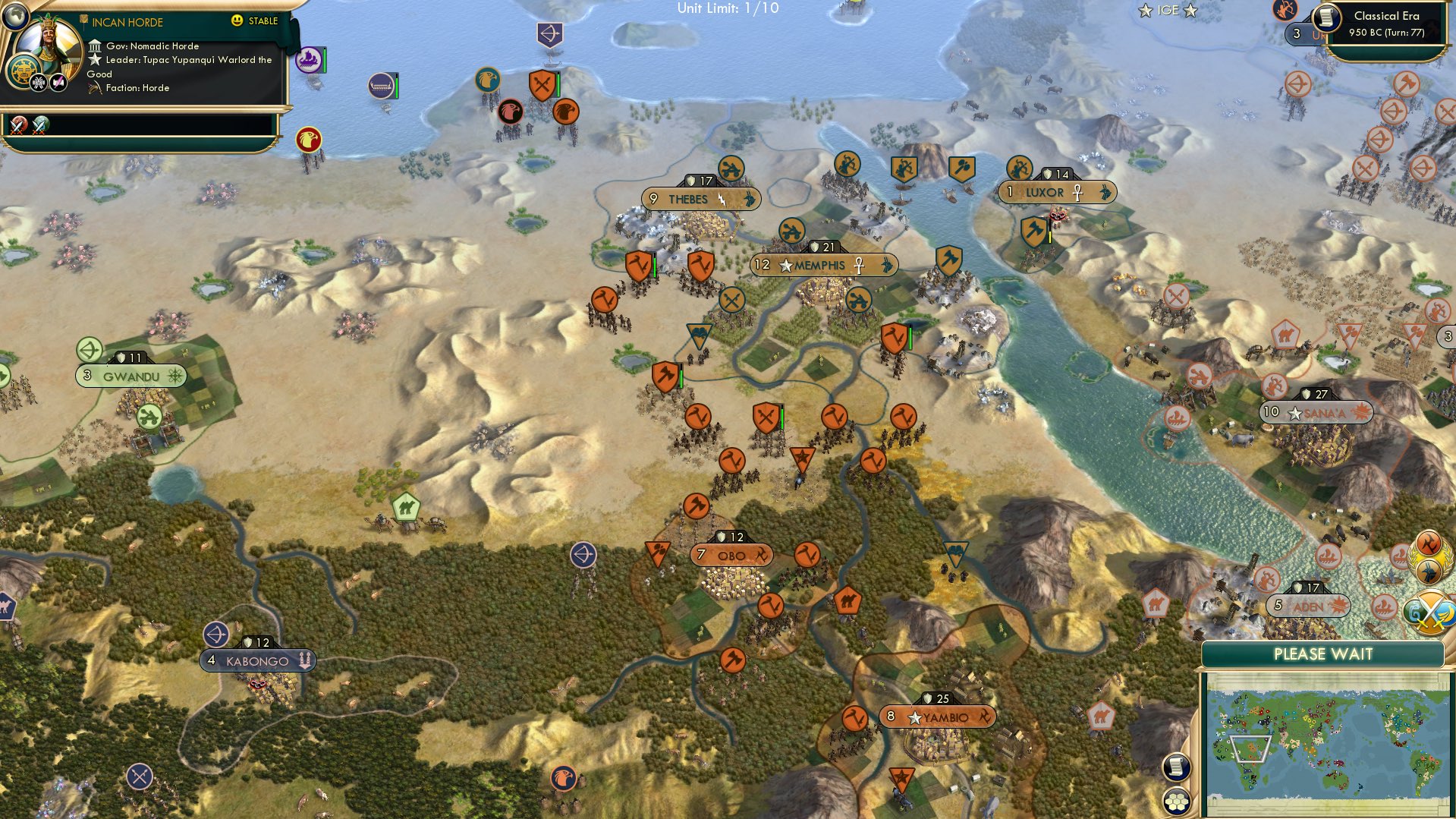This screenshot has height=819, width=1456.
Task: Click the crossed golden swords notification button
Action: [1429, 613]
